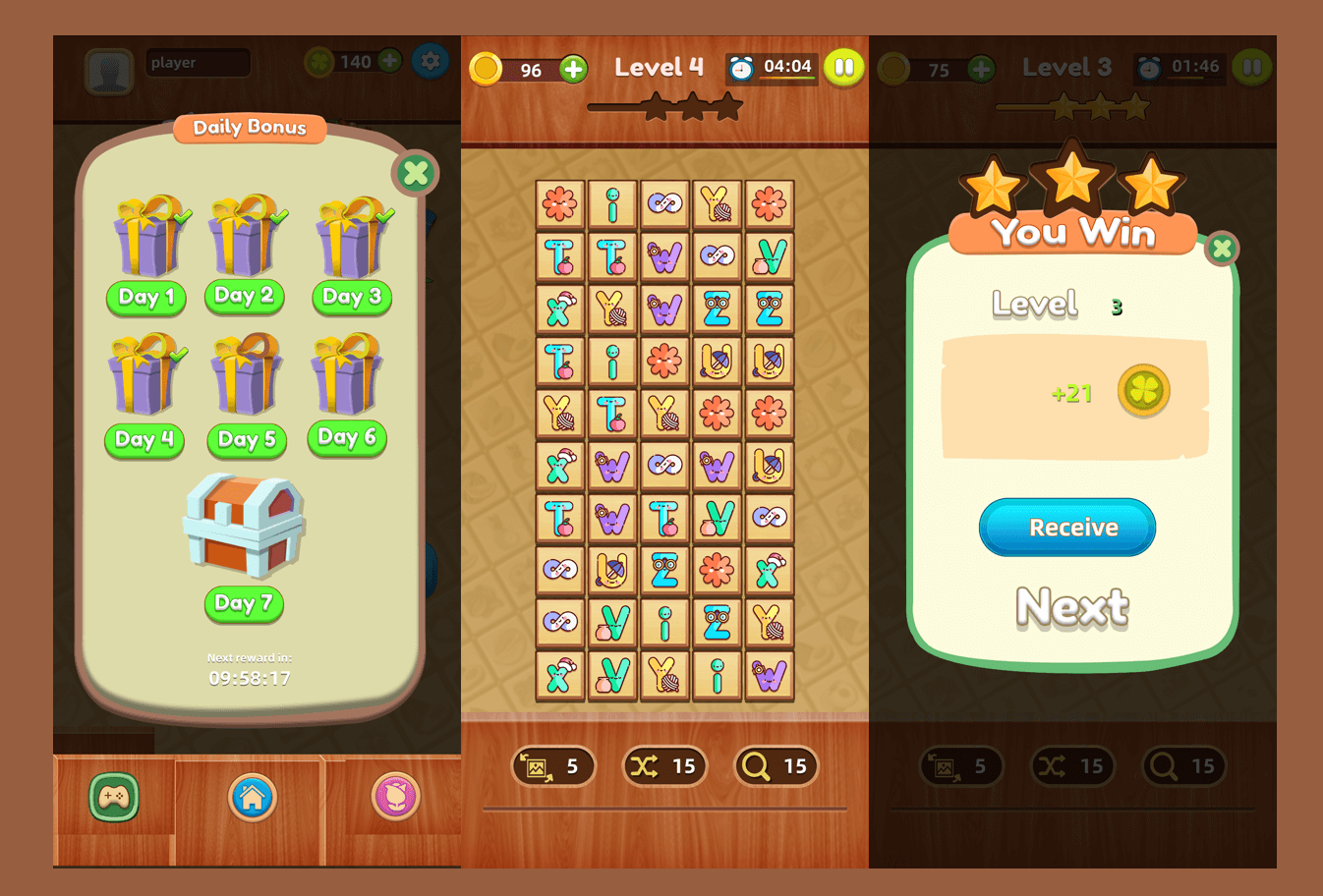This screenshot has height=896, width=1323.
Task: Go to the home screen tab
Action: (253, 797)
